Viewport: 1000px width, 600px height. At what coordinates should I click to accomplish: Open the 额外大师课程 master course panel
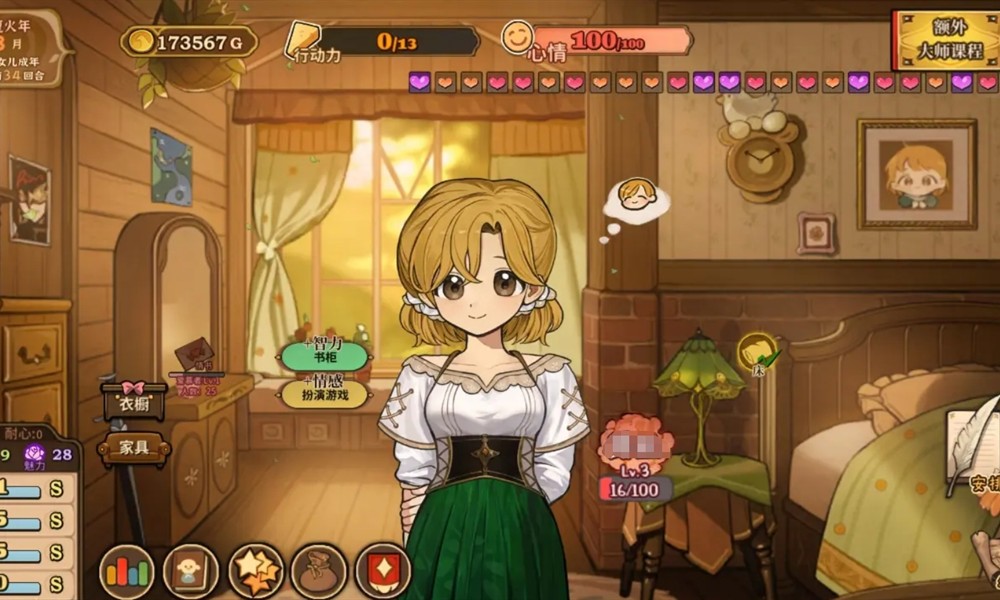[x=945, y=41]
